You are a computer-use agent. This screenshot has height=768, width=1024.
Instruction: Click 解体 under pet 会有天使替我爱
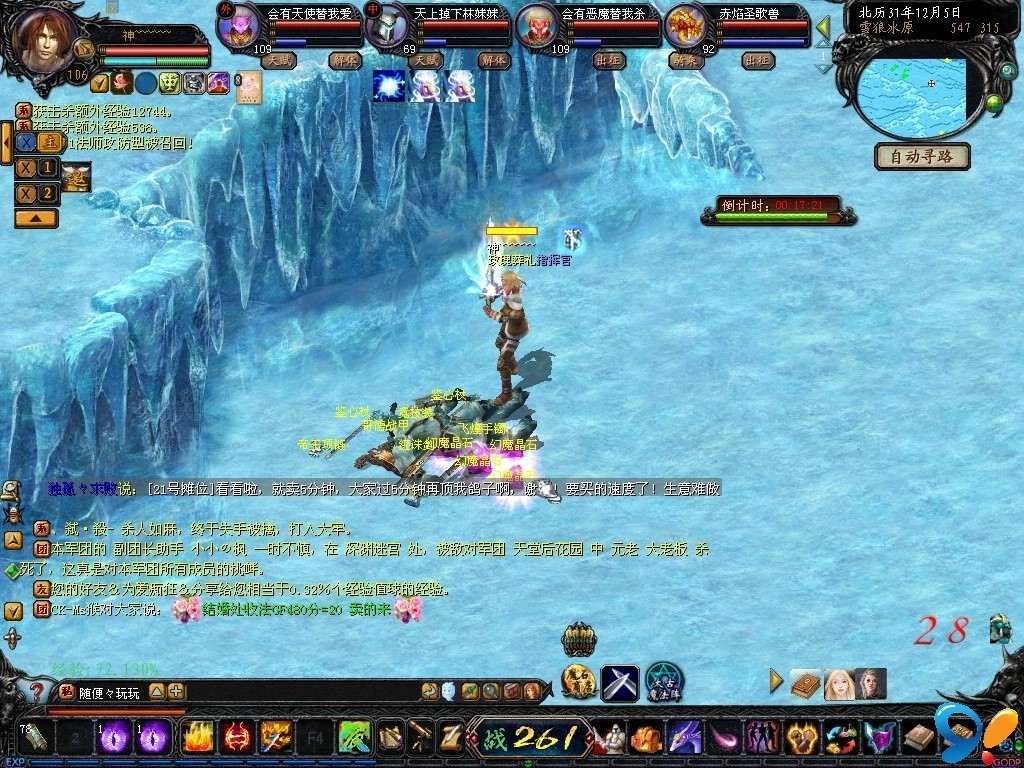[345, 60]
